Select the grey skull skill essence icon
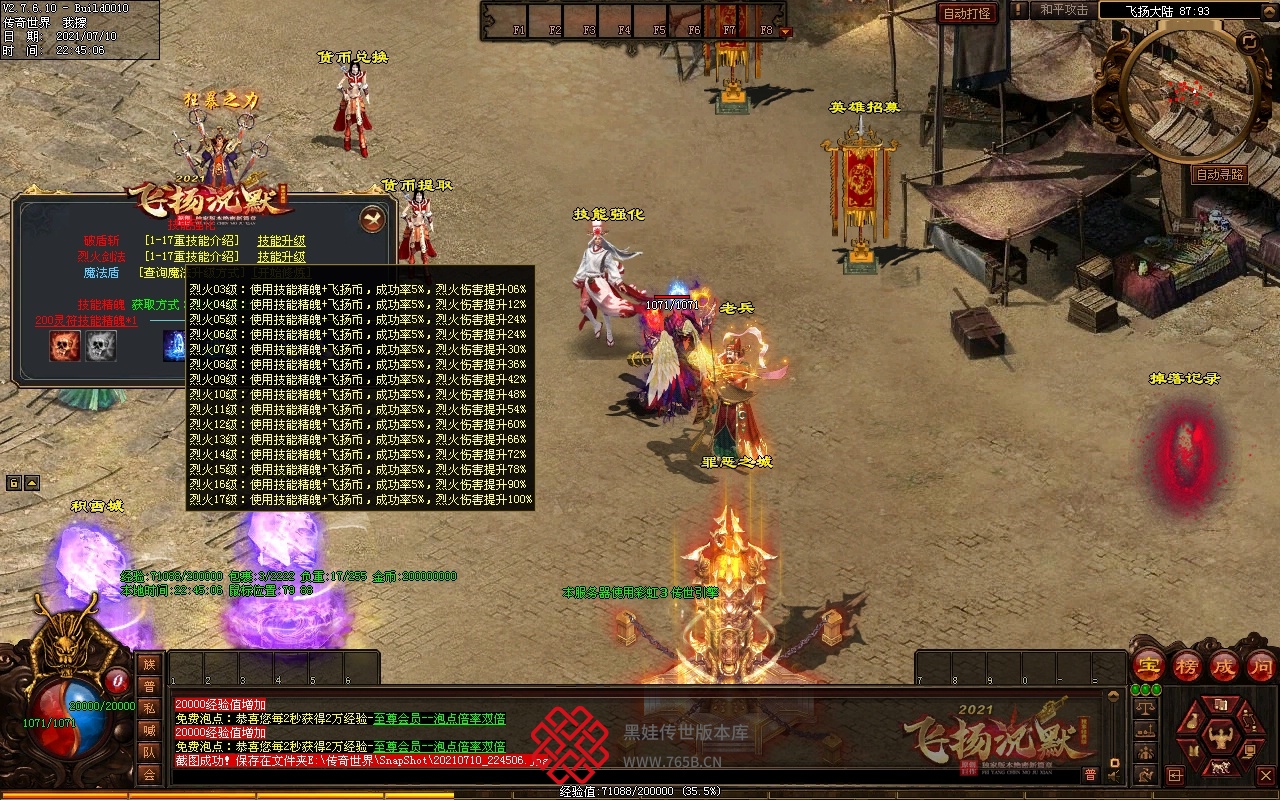1280x800 pixels. pyautogui.click(x=101, y=346)
